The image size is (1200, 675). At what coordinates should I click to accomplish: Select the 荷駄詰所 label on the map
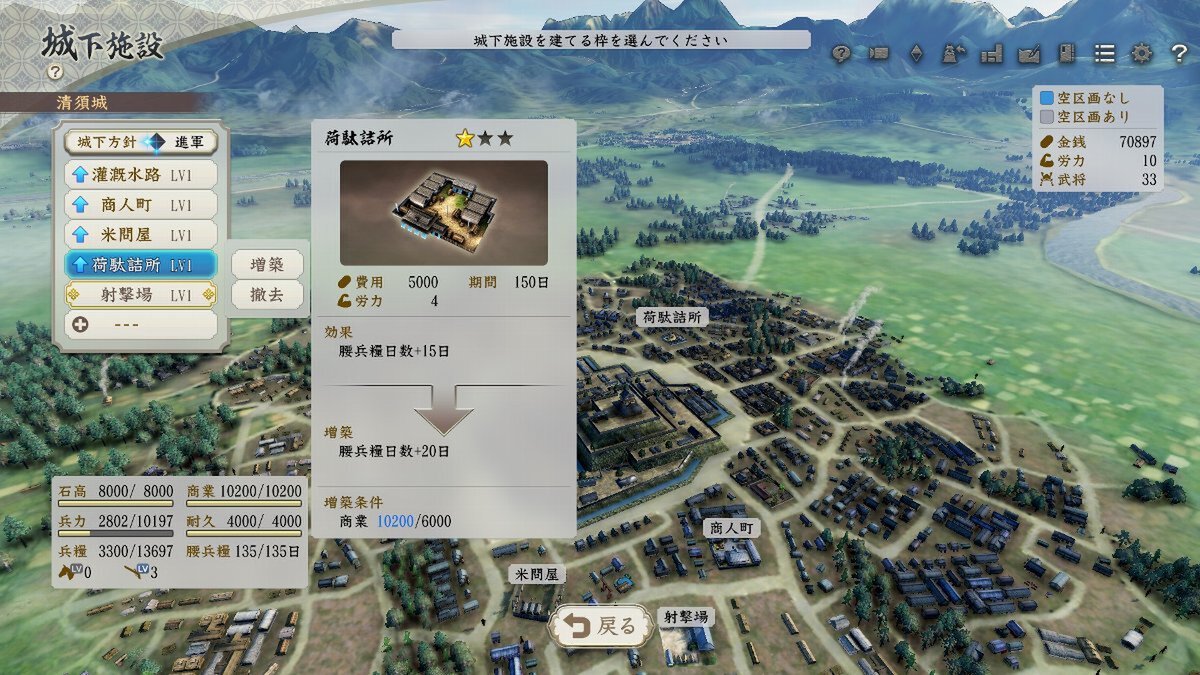[672, 317]
